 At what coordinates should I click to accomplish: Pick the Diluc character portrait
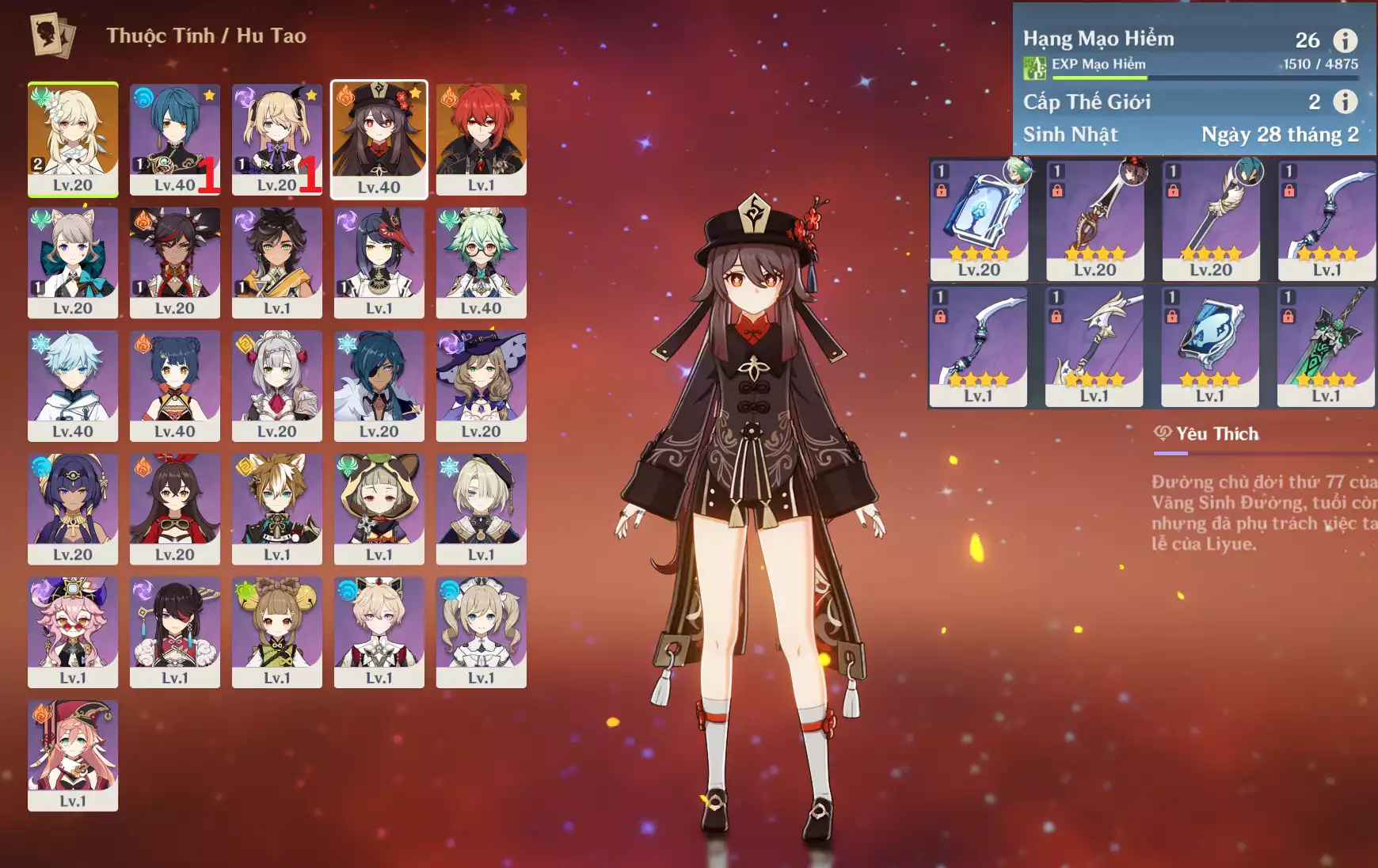(481, 139)
